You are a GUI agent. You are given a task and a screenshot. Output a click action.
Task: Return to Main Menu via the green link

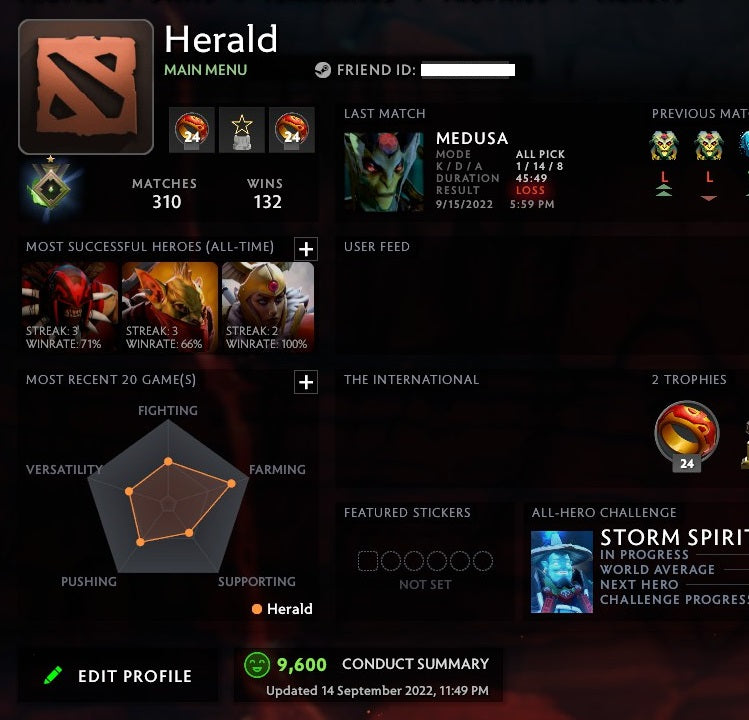coord(205,70)
